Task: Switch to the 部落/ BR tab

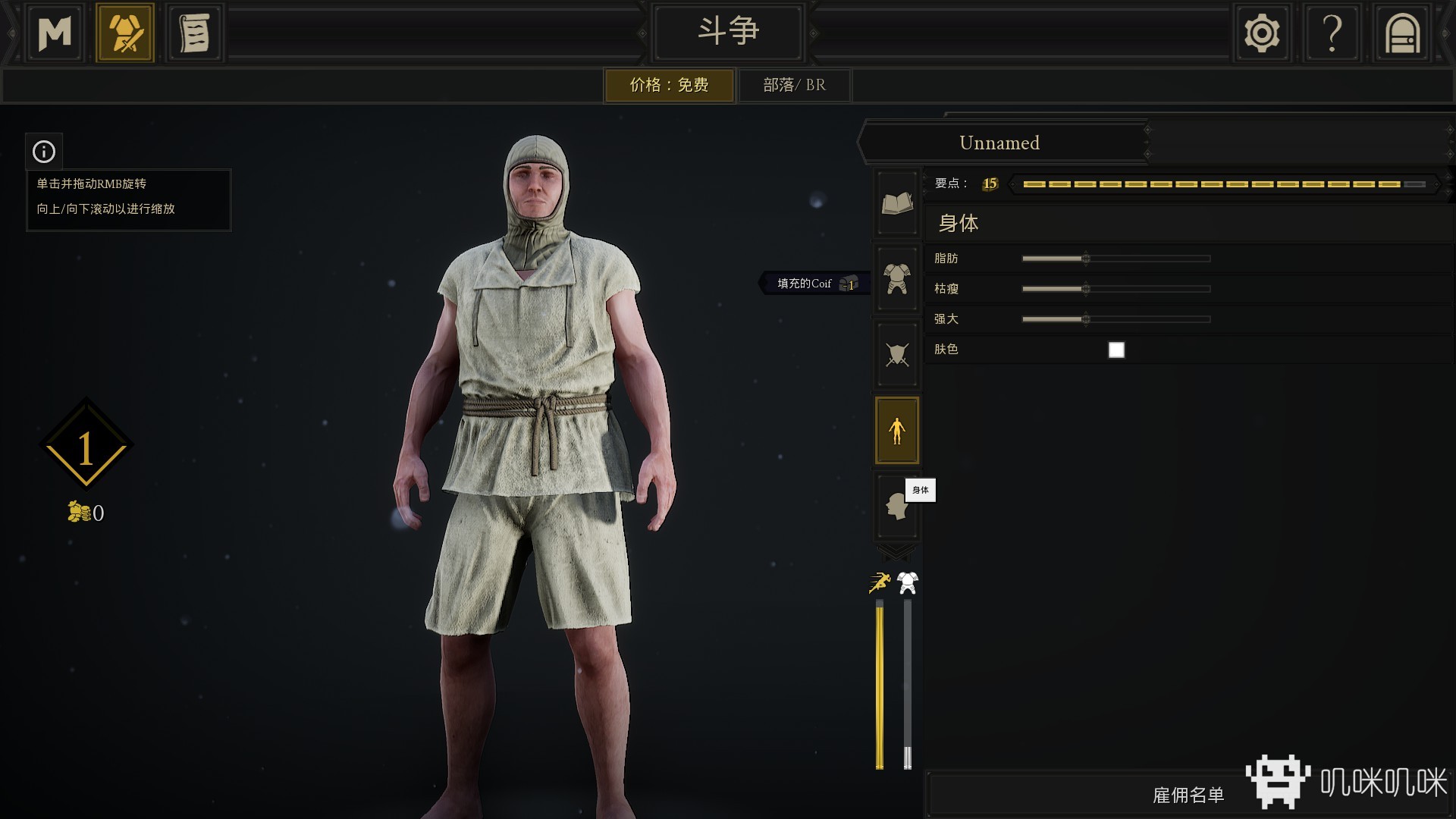Action: [794, 85]
